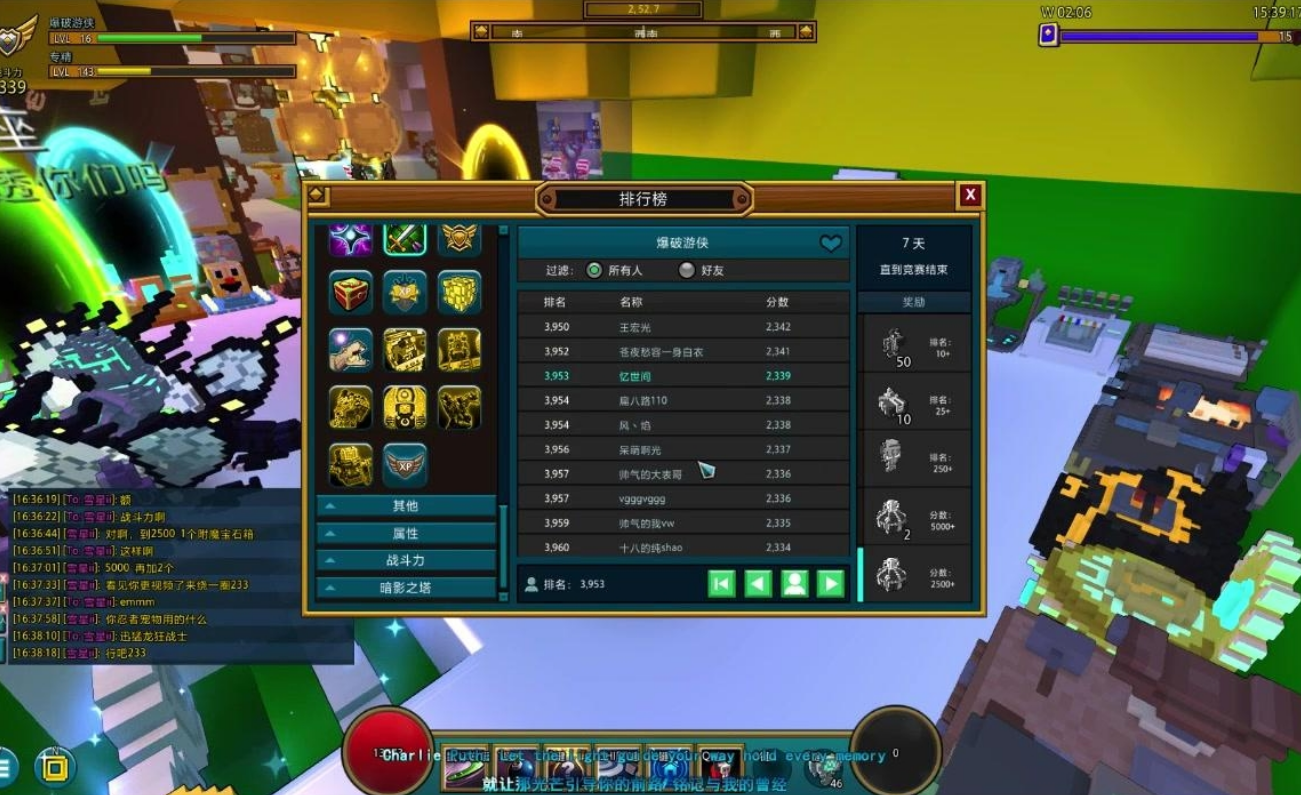Expand the 其他 category
The image size is (1301, 795).
pyautogui.click(x=406, y=506)
